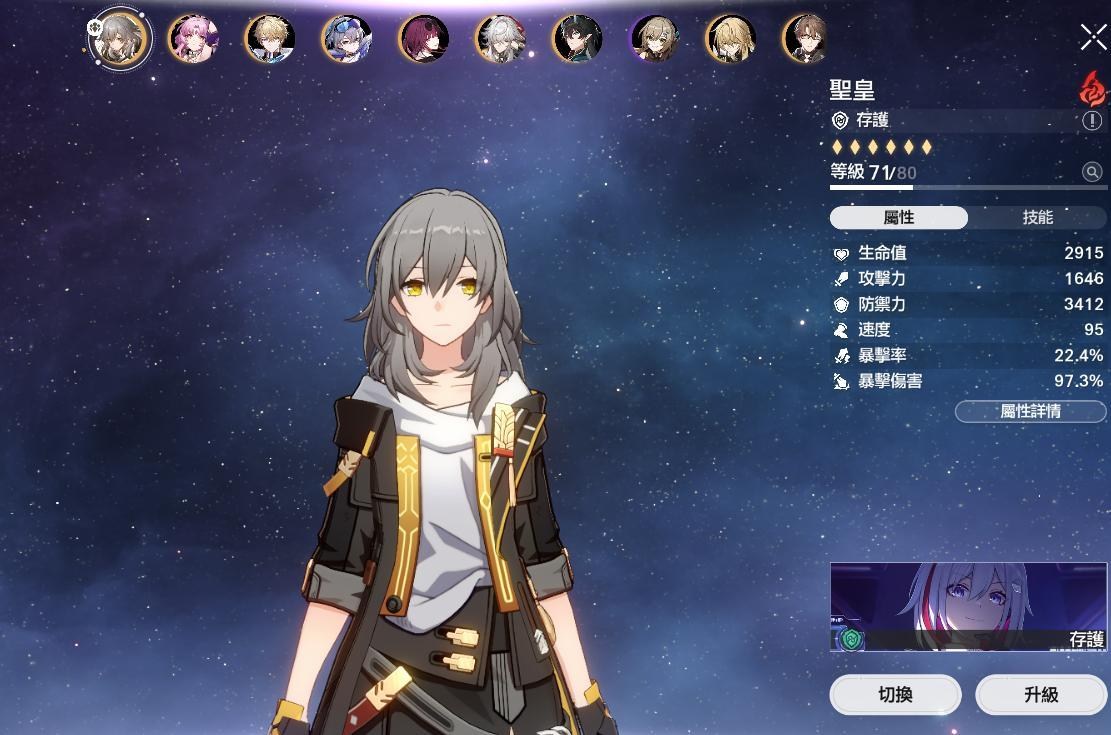Click the 切換 button

coord(895,695)
